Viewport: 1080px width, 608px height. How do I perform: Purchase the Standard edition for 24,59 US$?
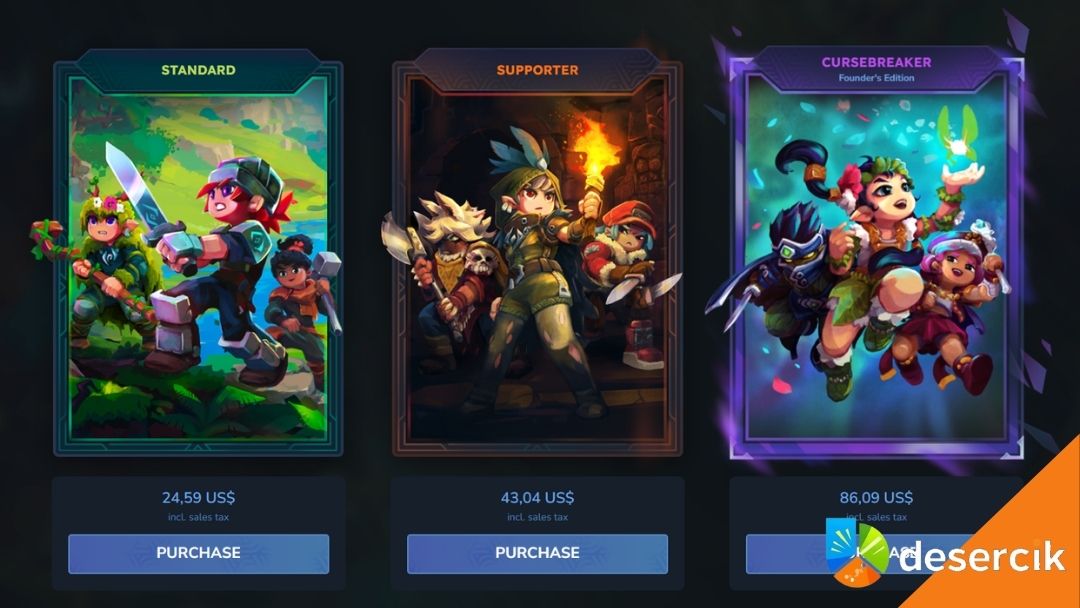[198, 553]
